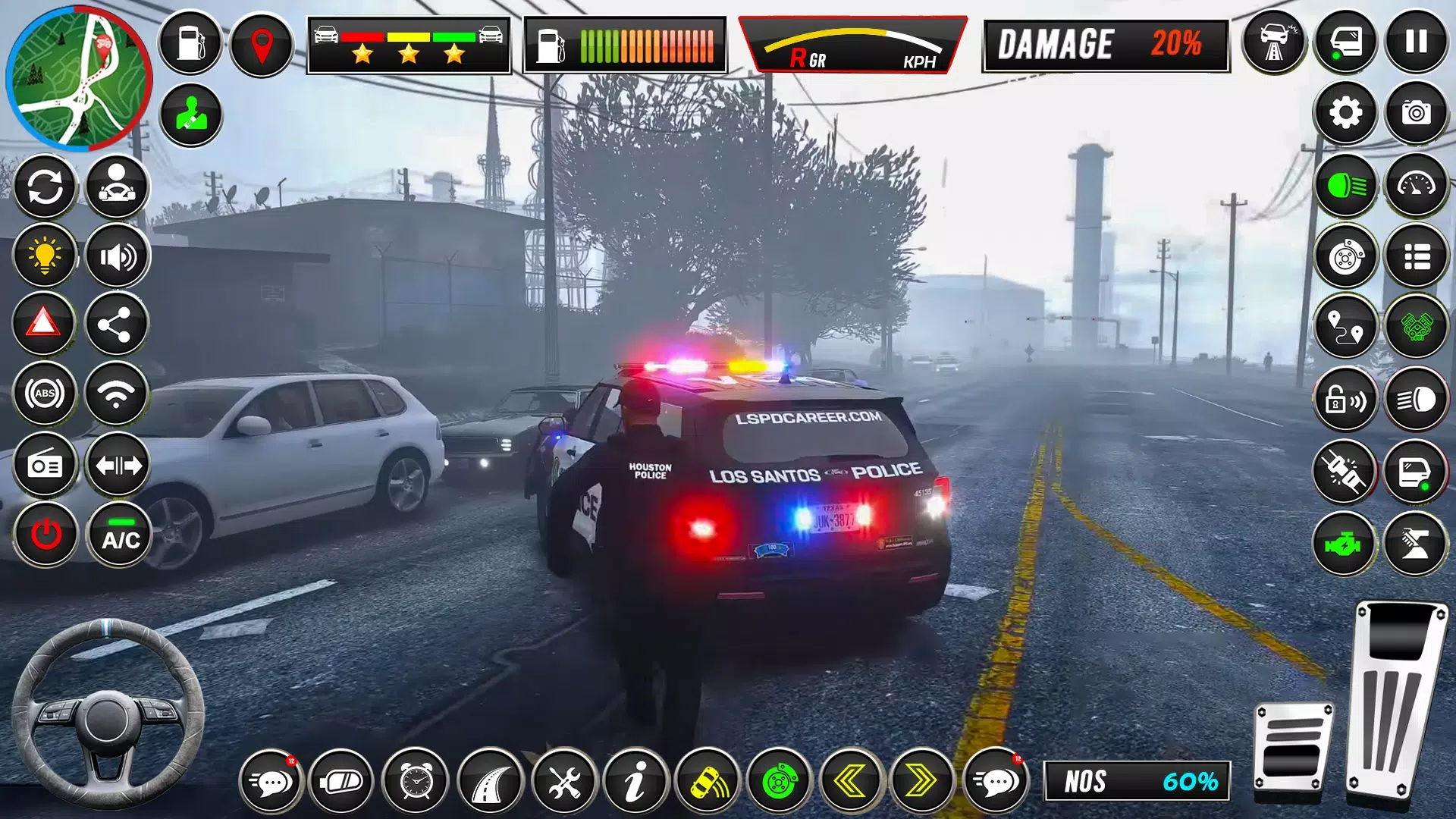1456x819 pixels.
Task: Tap the fuel pump button
Action: (190, 42)
